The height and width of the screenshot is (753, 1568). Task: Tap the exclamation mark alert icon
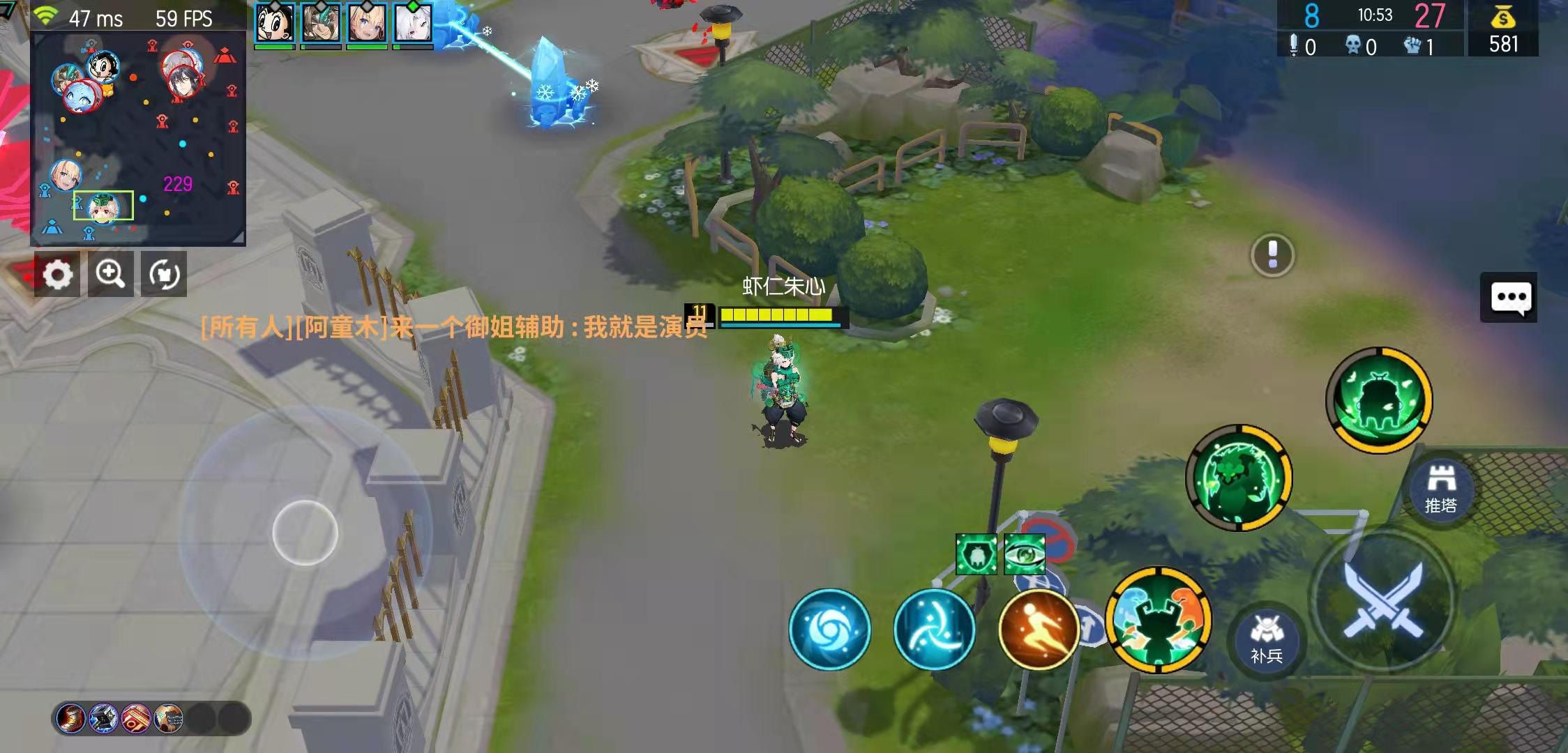point(1272,256)
